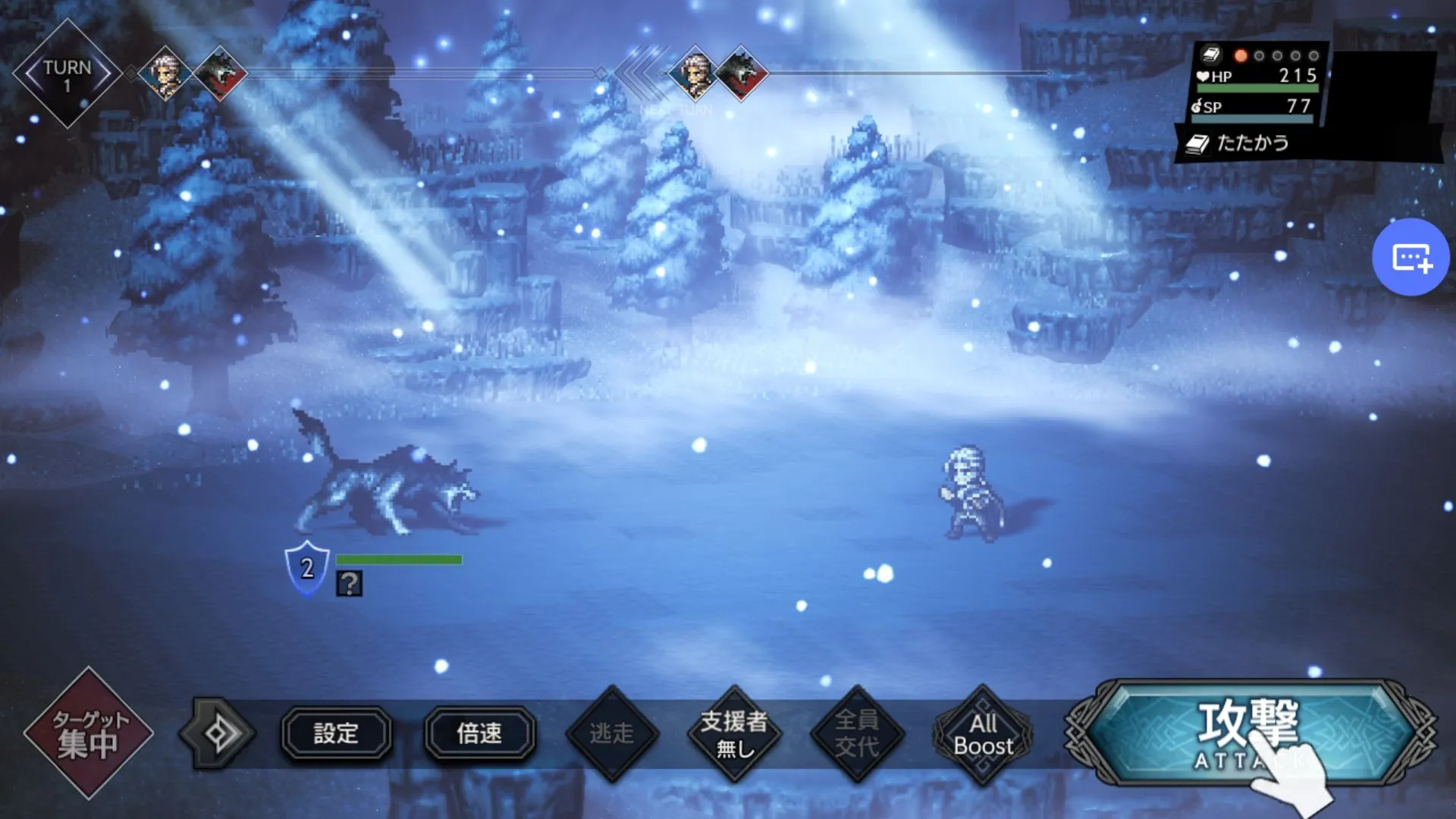Click the diamond-shaped collapse menu arrow
Screen dimensions: 1456x819
tap(218, 733)
